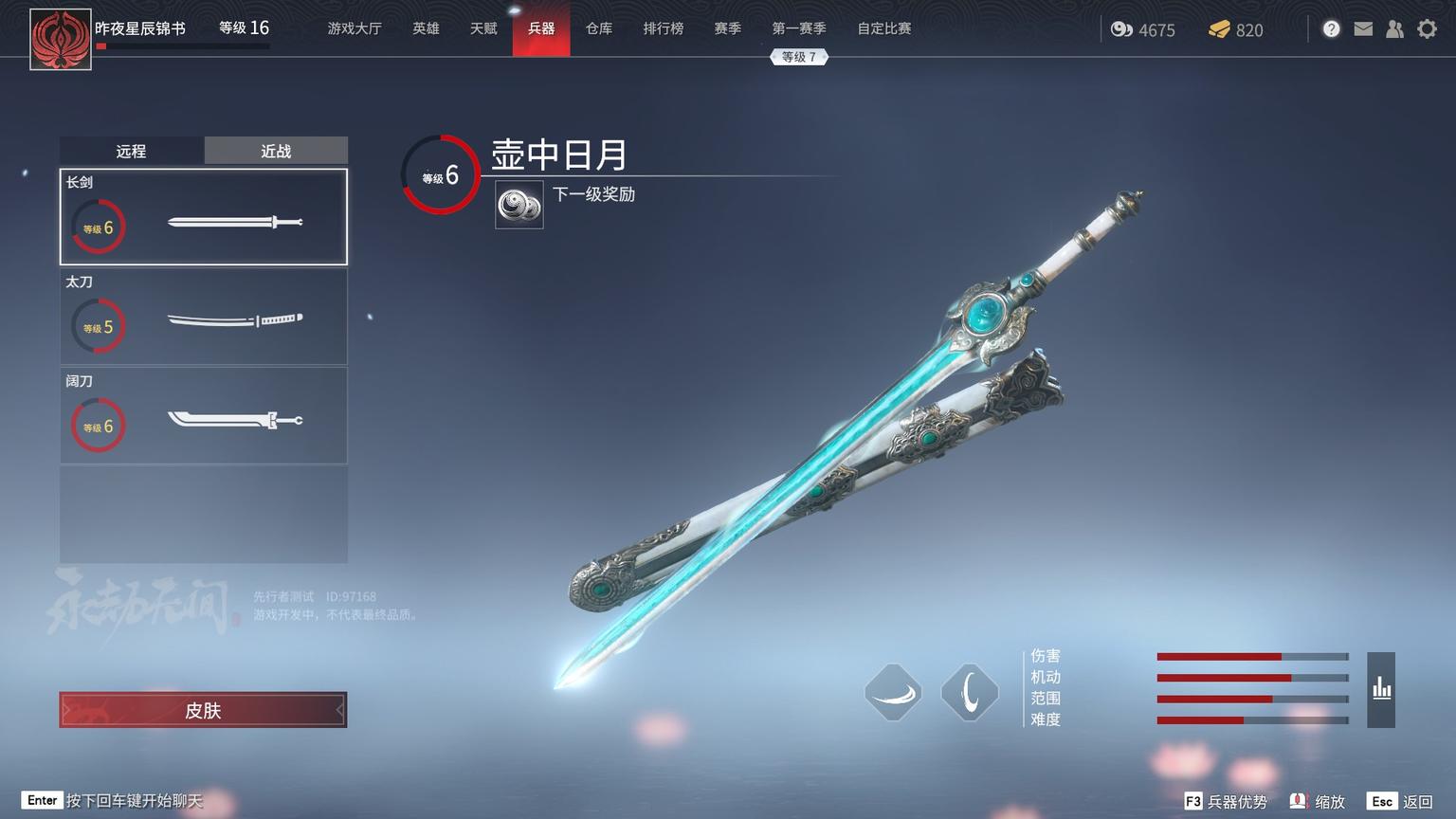
Task: Switch to the 远程 ranged weapons tab
Action: [x=132, y=151]
